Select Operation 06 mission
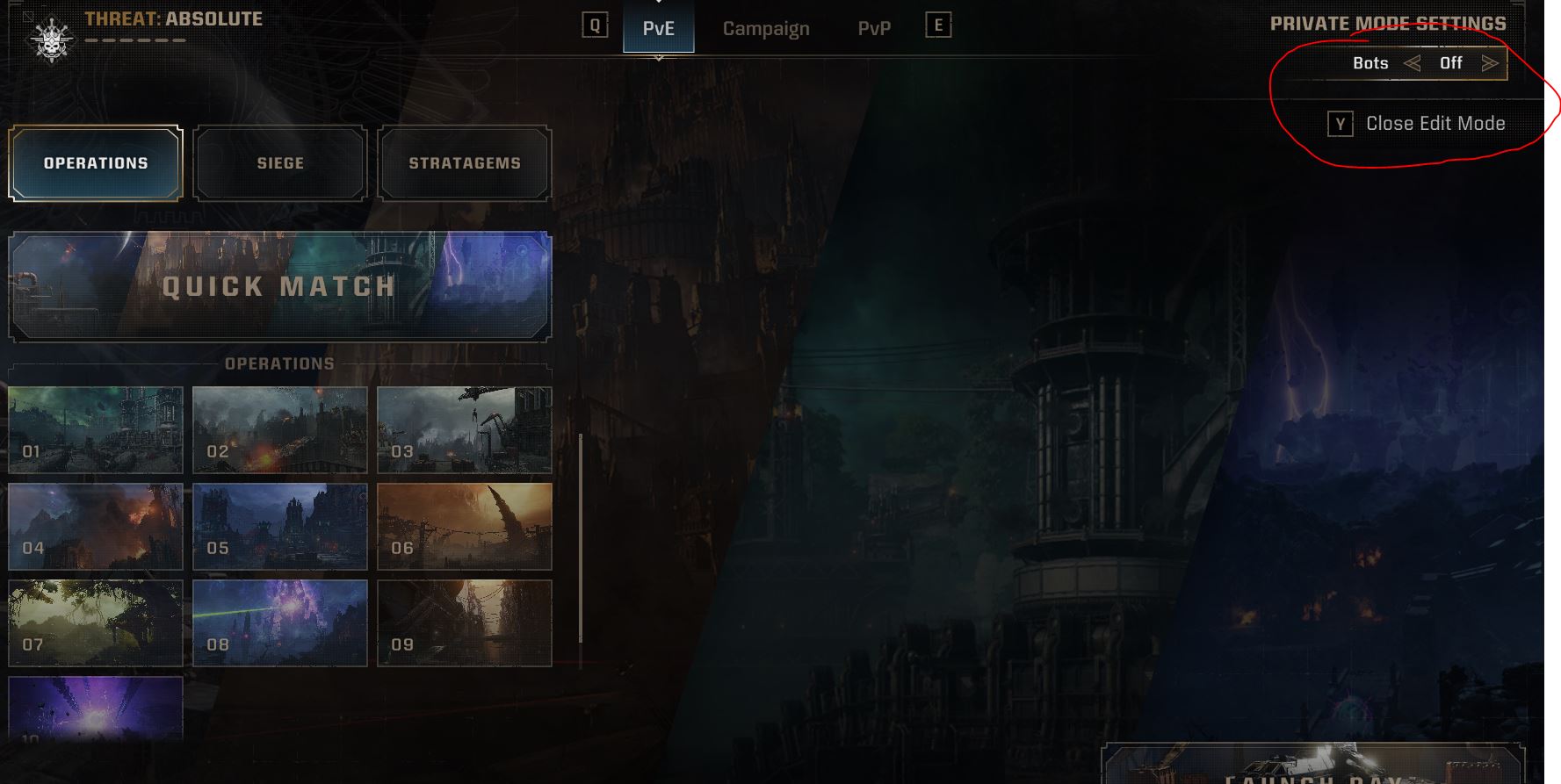 click(x=464, y=526)
